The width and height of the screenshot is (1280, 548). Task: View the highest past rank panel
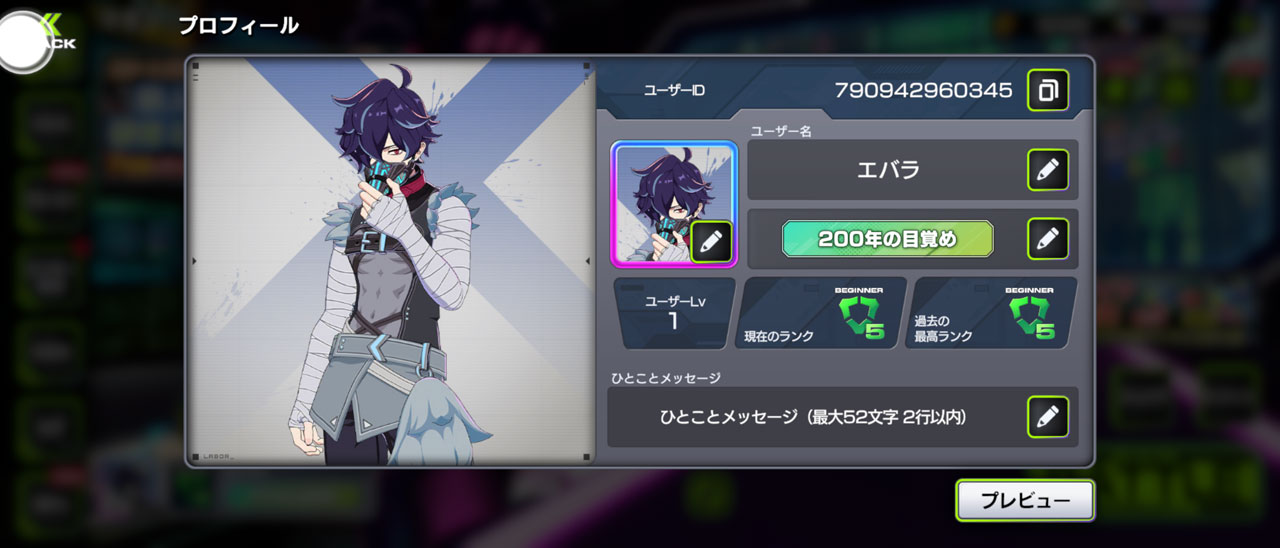click(995, 313)
